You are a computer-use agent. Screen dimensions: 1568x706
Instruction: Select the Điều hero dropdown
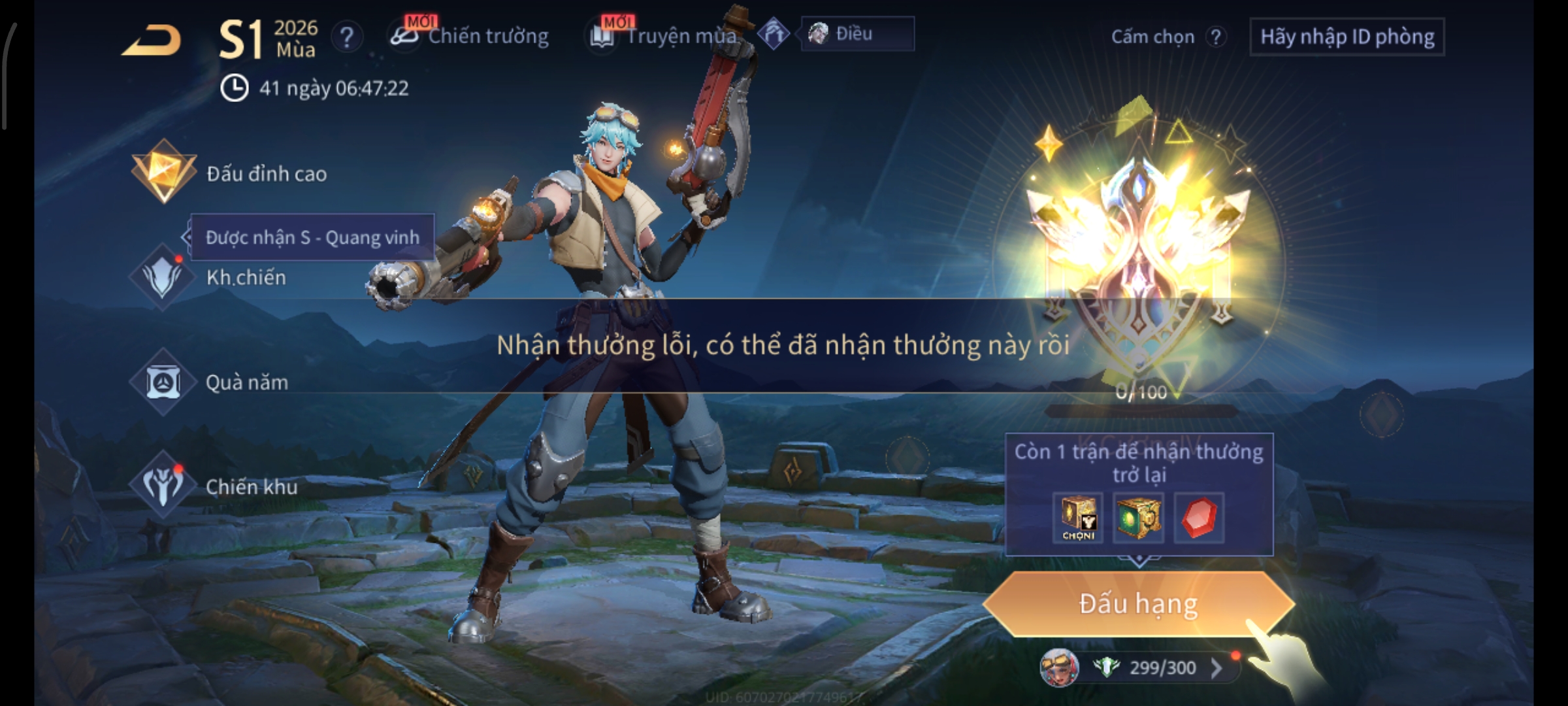point(857,34)
